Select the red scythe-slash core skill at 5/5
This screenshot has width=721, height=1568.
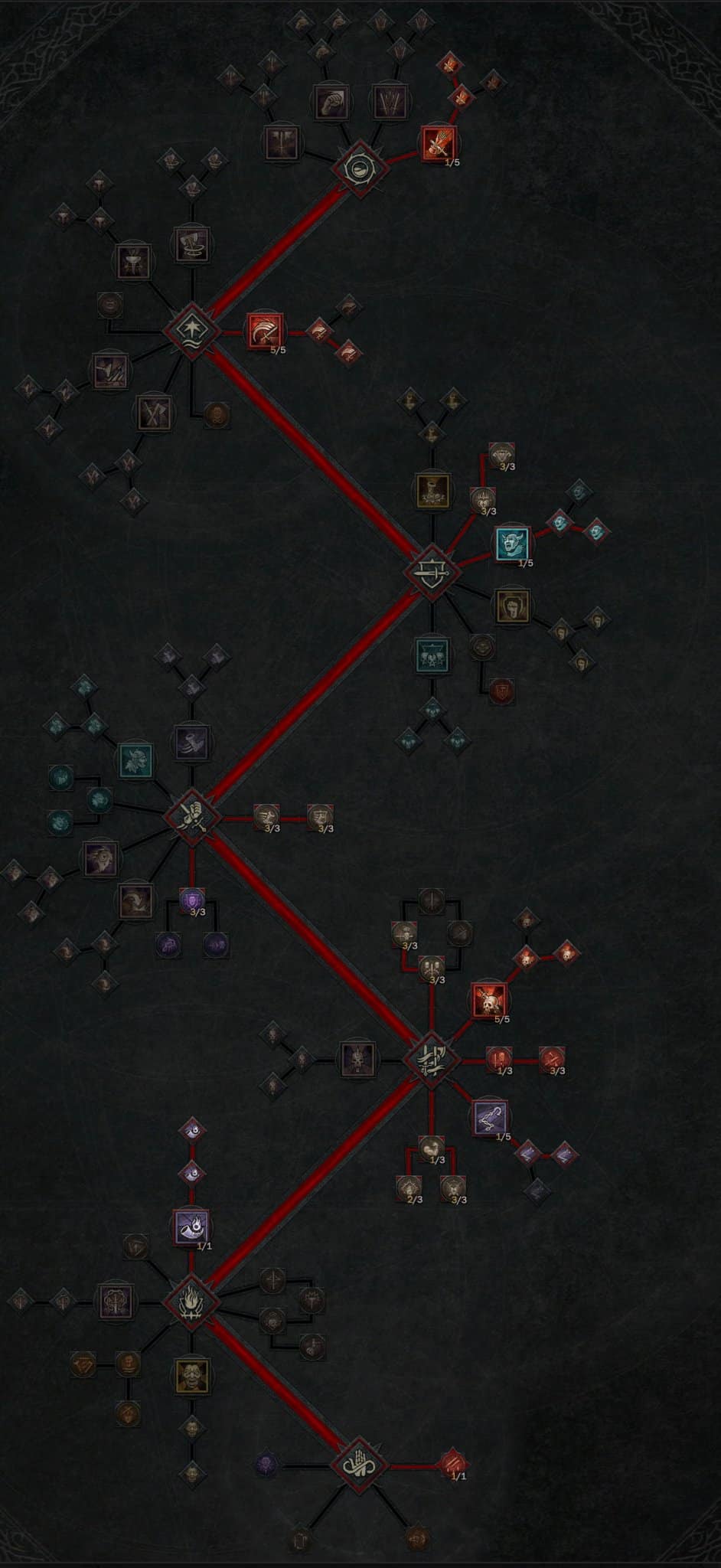tap(266, 331)
